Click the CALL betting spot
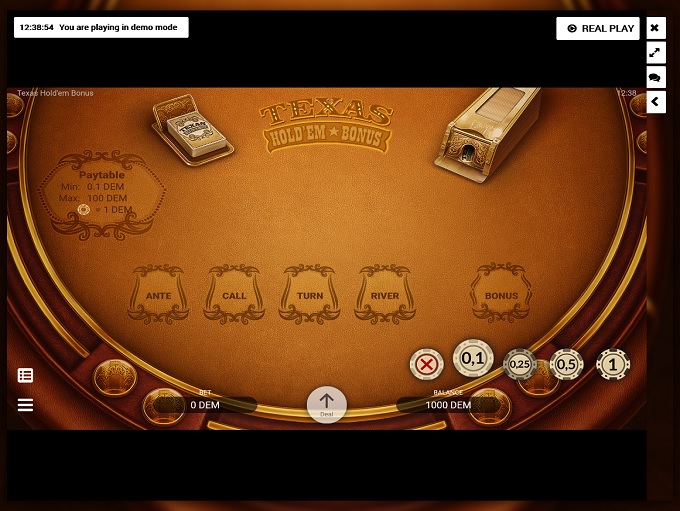680x511 pixels. [x=234, y=295]
